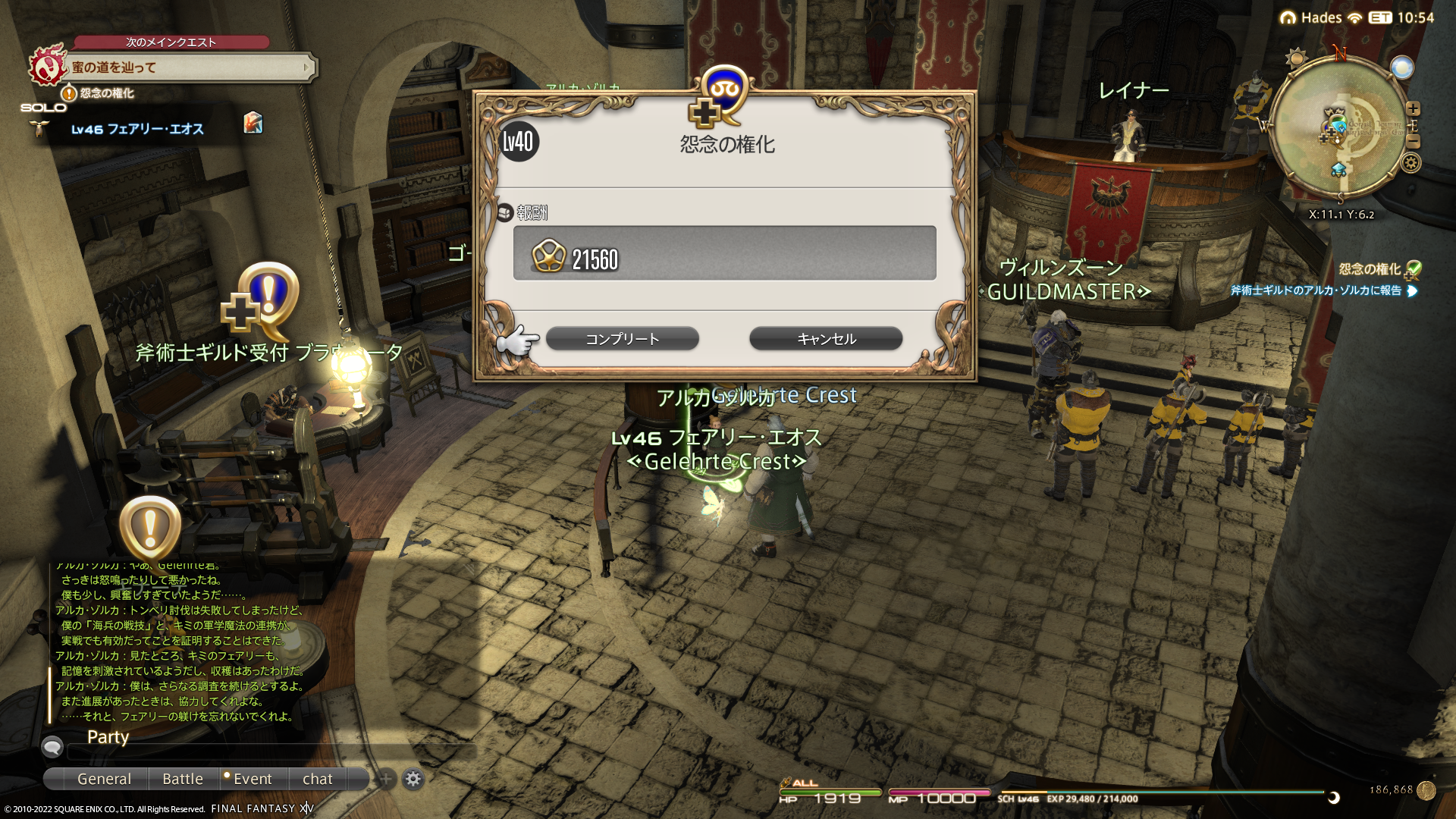Open the chat mode speech bubble icon

click(x=52, y=747)
